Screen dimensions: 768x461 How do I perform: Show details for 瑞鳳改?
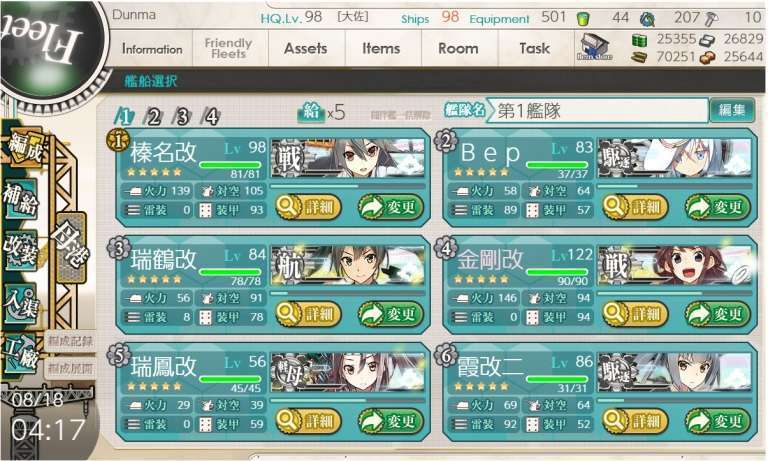click(308, 420)
